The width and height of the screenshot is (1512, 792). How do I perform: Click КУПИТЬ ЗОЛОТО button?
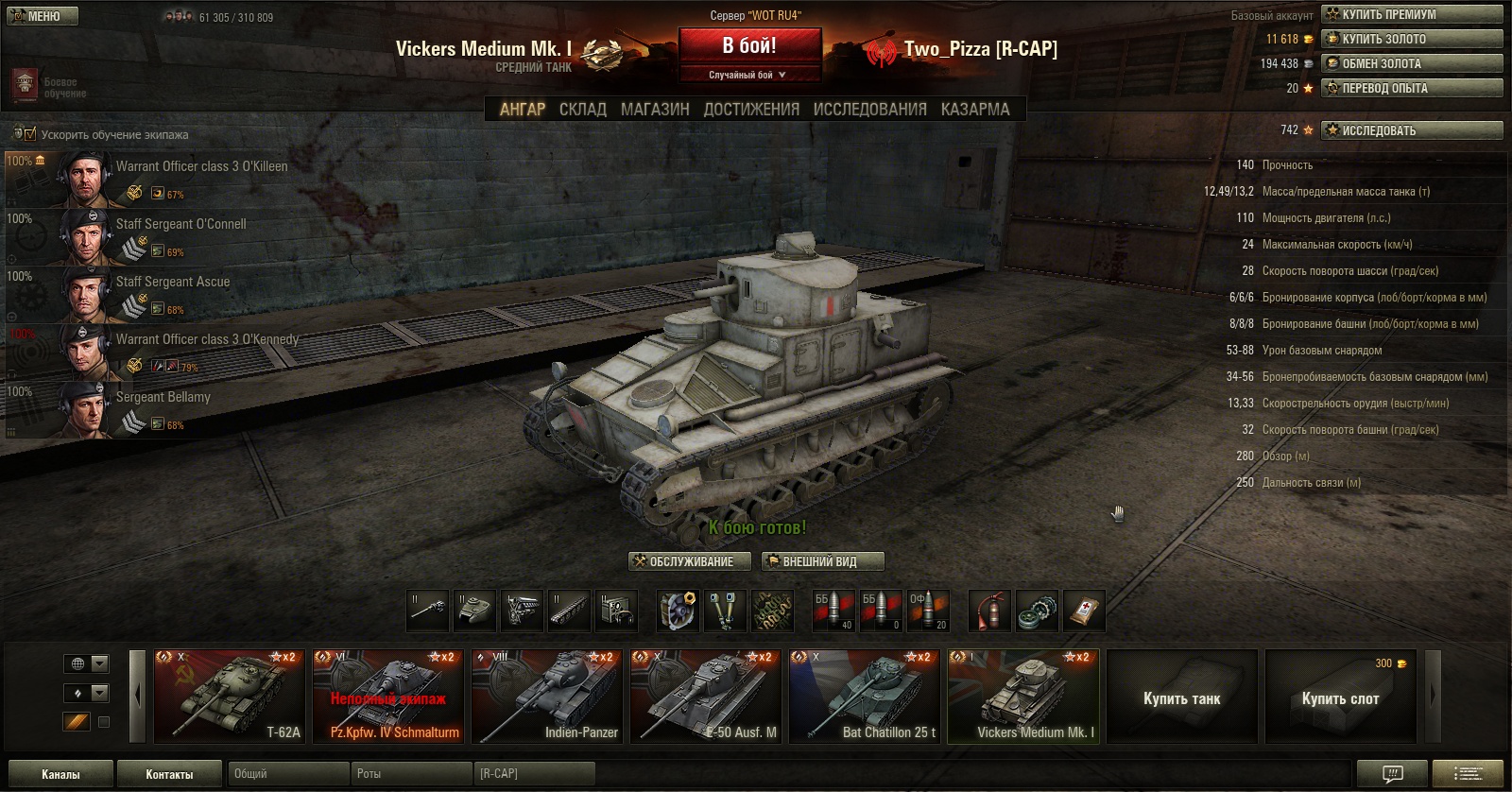tap(1412, 39)
